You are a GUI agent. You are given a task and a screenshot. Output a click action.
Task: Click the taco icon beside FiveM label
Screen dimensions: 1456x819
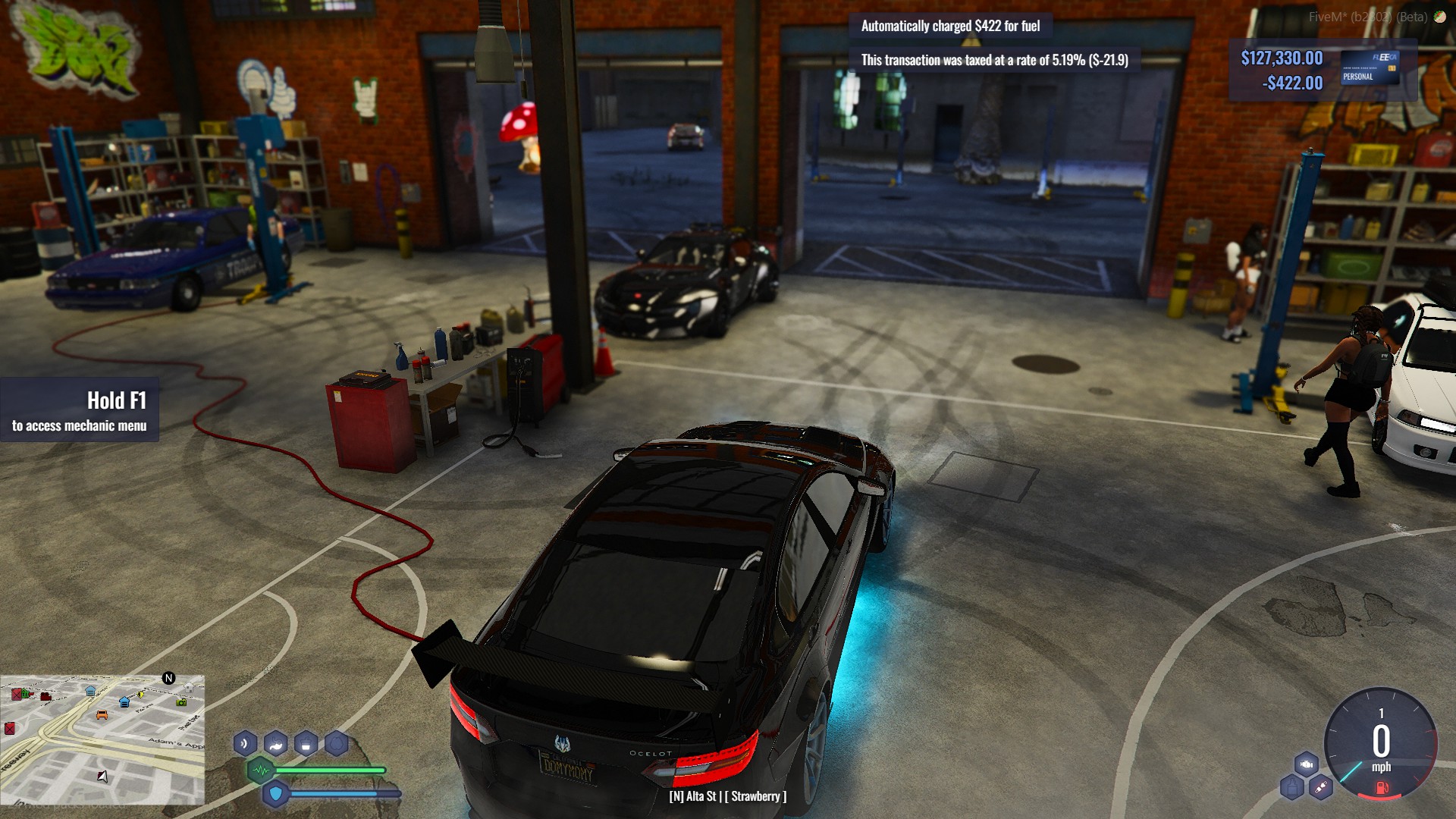click(1439, 17)
